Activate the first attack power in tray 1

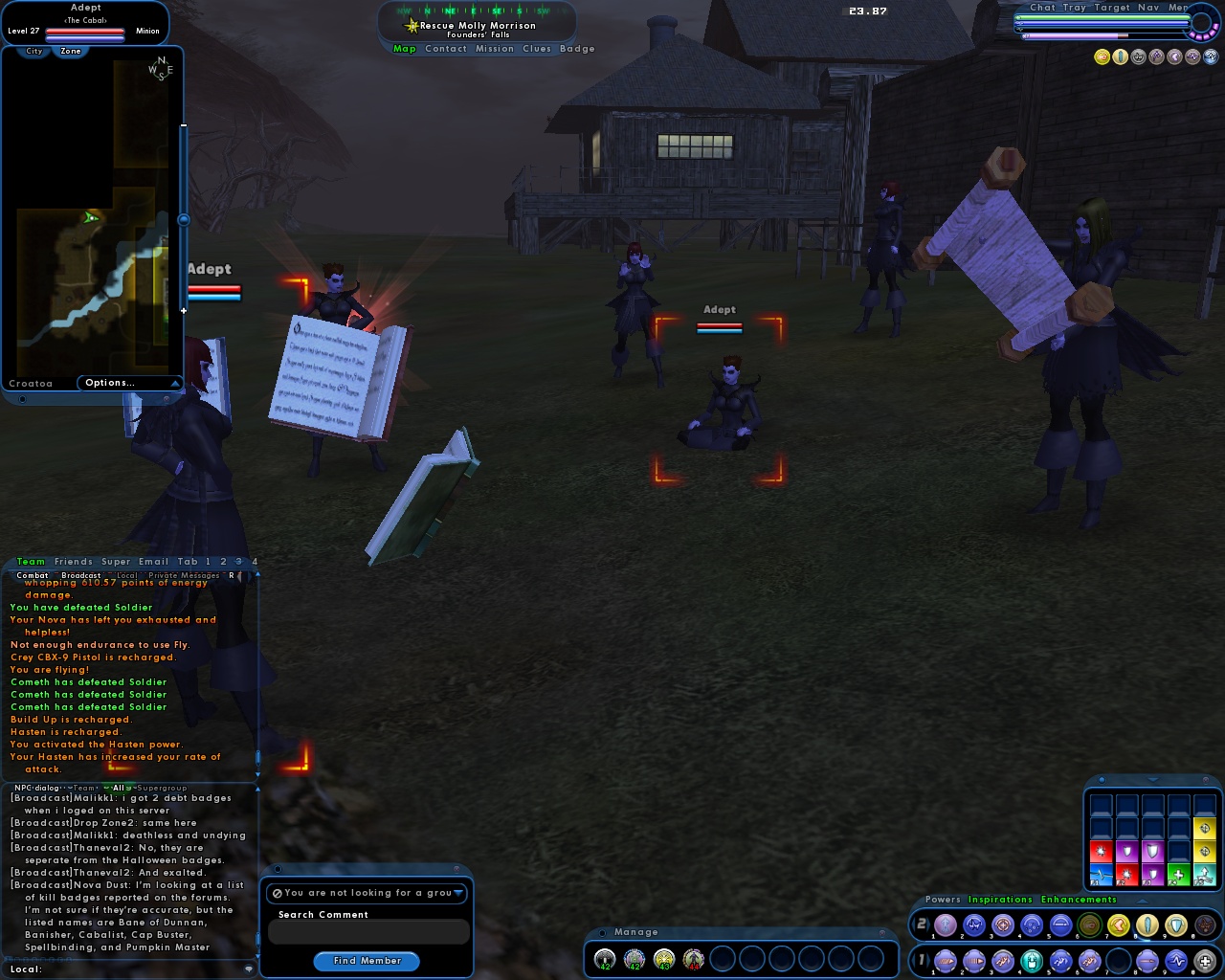pos(946,960)
